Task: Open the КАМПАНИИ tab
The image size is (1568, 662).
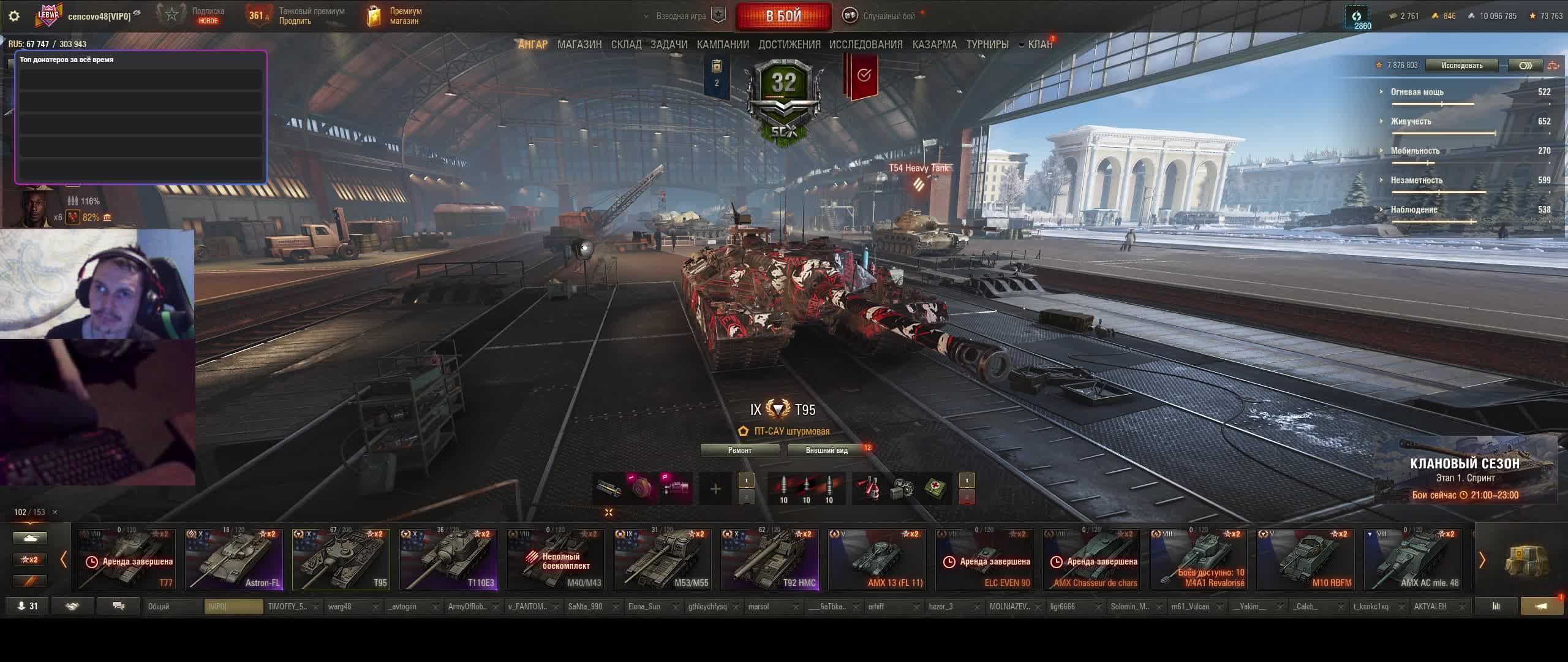Action: 723,45
